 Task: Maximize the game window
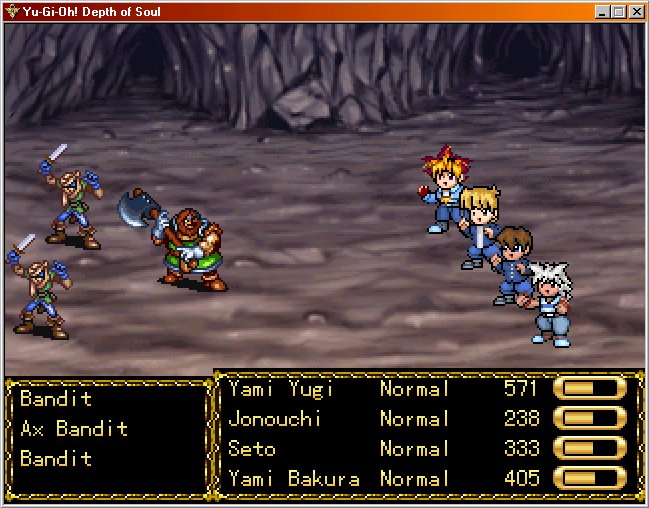pyautogui.click(x=618, y=12)
